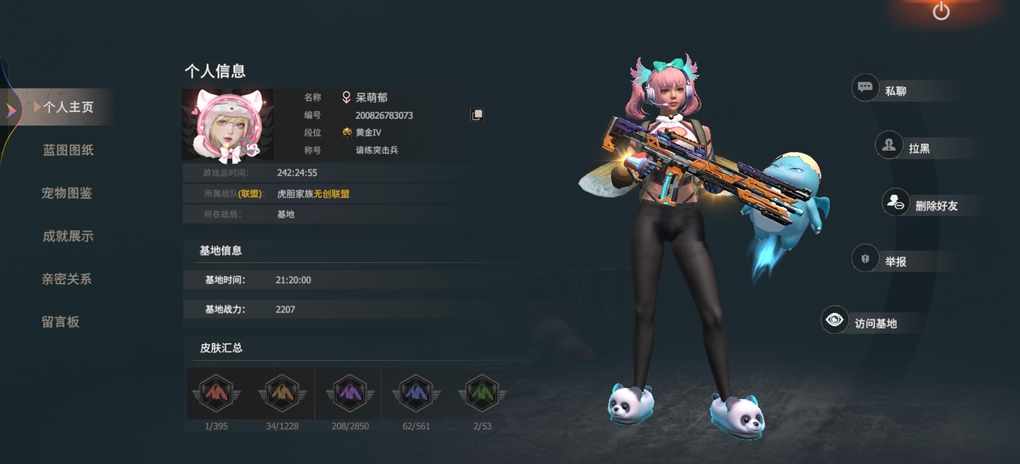
Task: Select the red skin badge 1/395
Action: point(216,393)
